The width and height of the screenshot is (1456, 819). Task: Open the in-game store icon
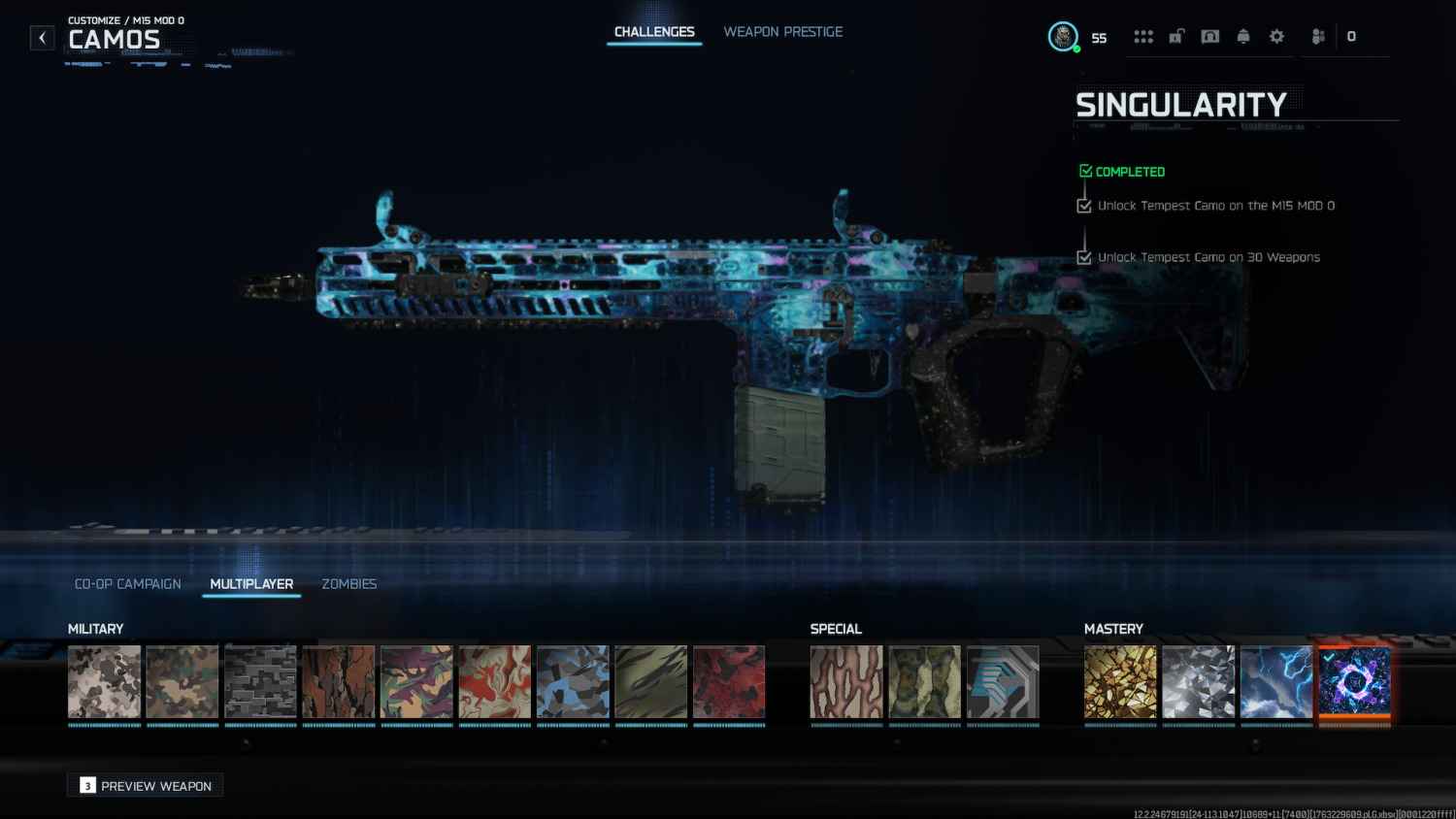[1209, 36]
